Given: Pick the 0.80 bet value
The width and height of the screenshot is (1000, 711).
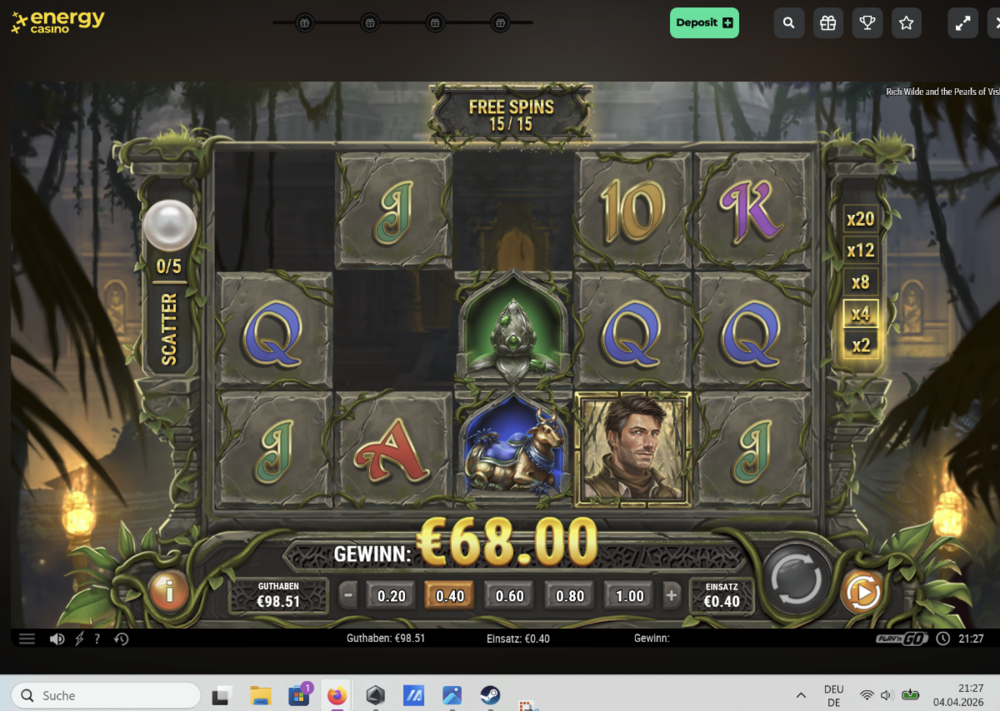Looking at the screenshot, I should [570, 596].
